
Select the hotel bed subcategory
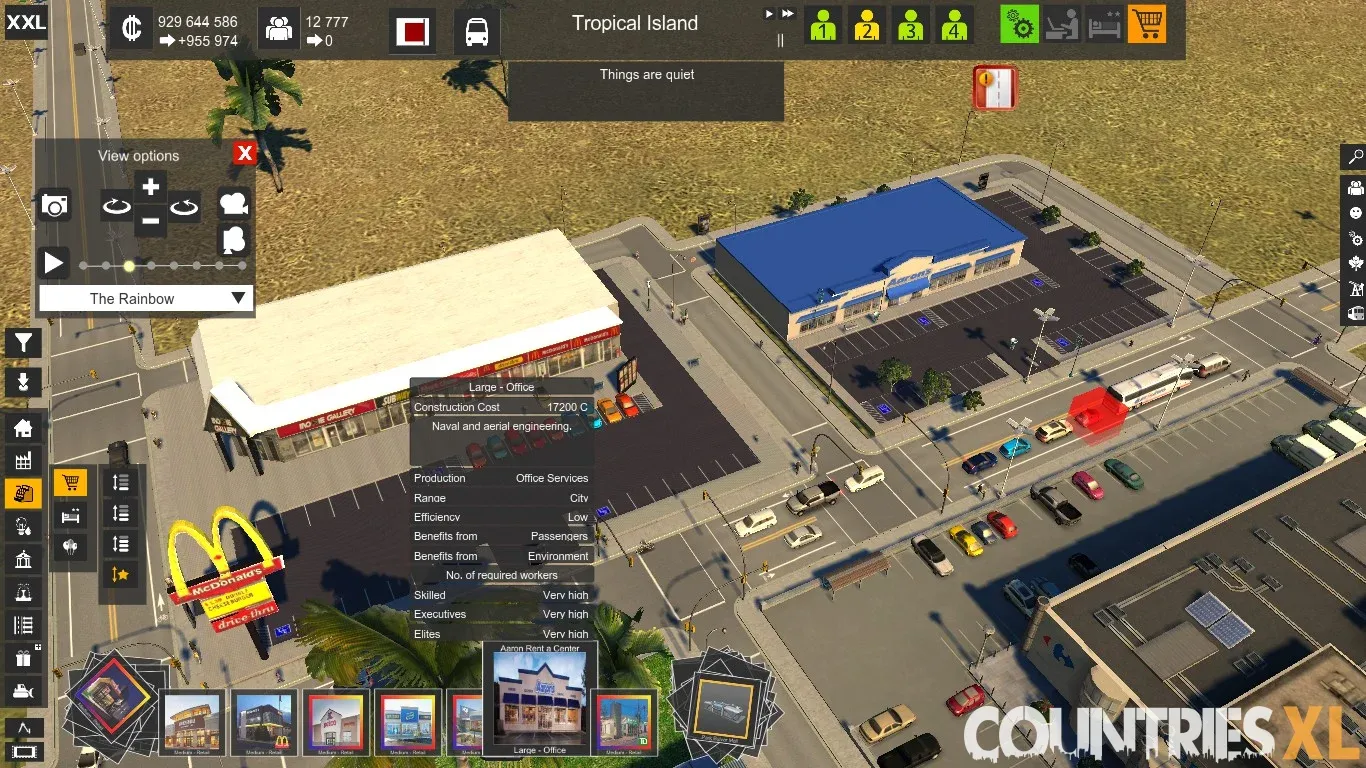coord(70,516)
